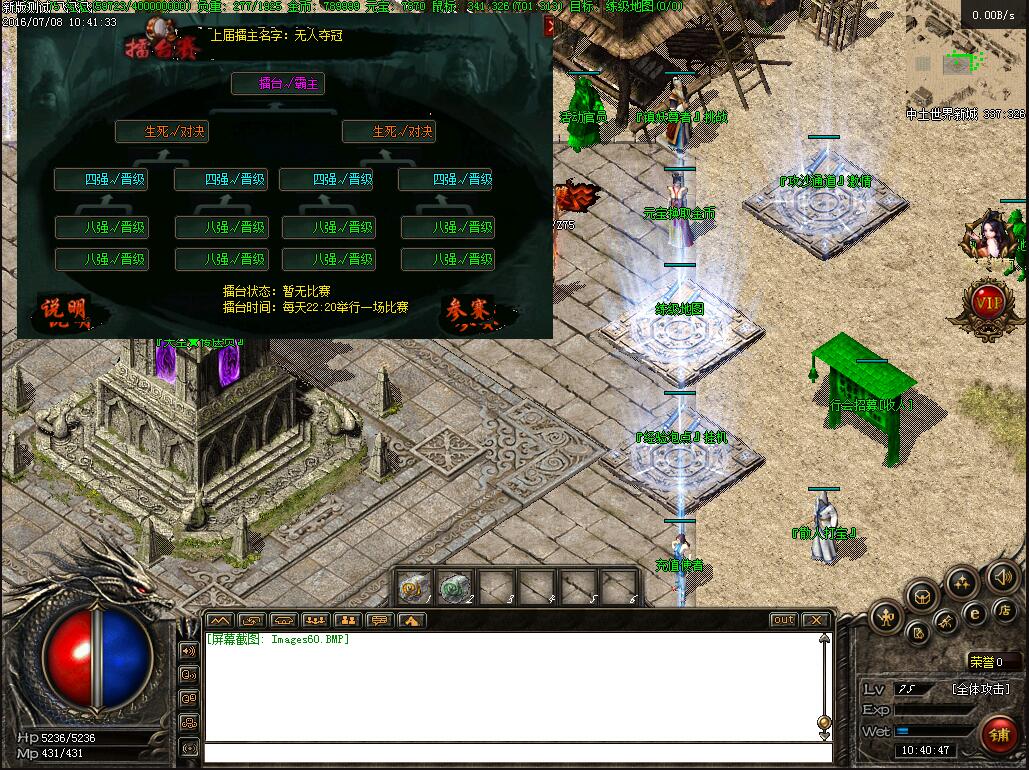The width and height of the screenshot is (1029, 770).
Task: Open the skills sparkle button
Action: coord(962,581)
